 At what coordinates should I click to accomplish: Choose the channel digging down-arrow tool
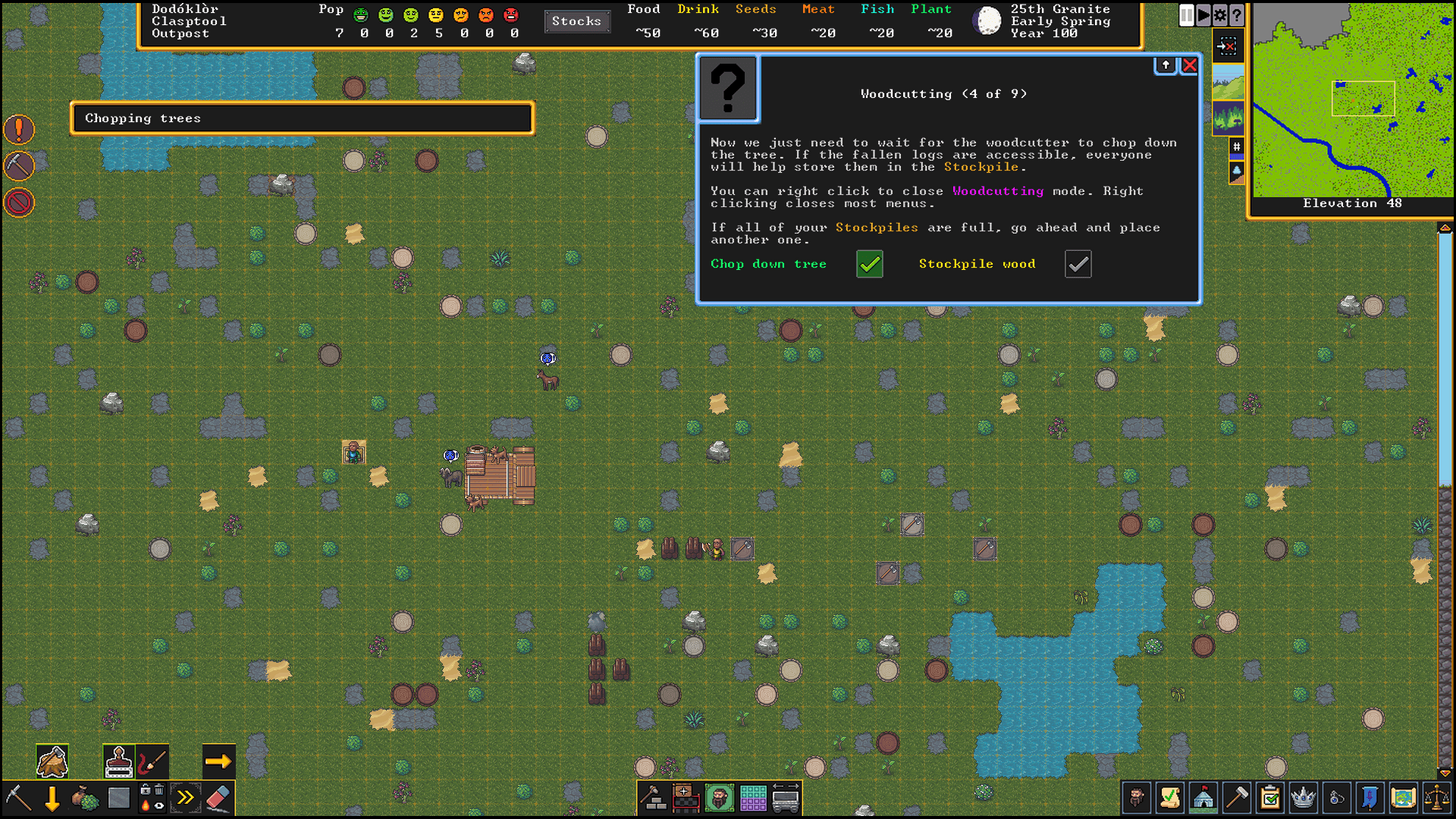(52, 799)
